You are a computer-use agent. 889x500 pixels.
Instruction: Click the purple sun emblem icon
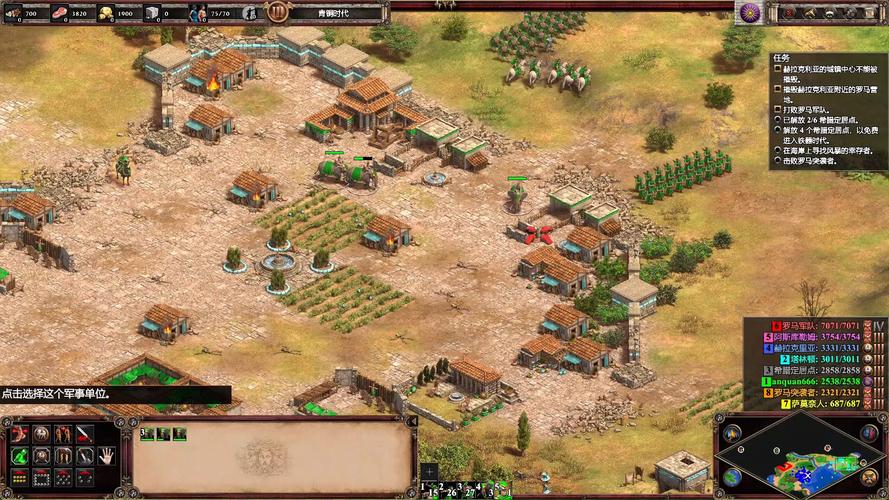(x=748, y=12)
